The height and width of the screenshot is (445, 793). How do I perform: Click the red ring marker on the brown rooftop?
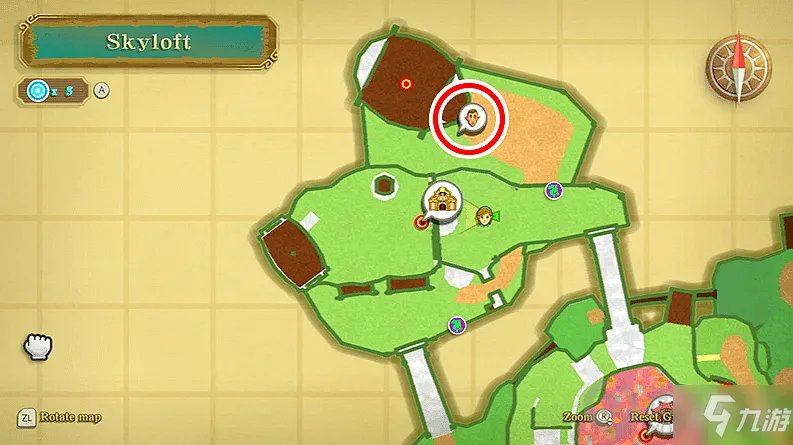point(406,84)
